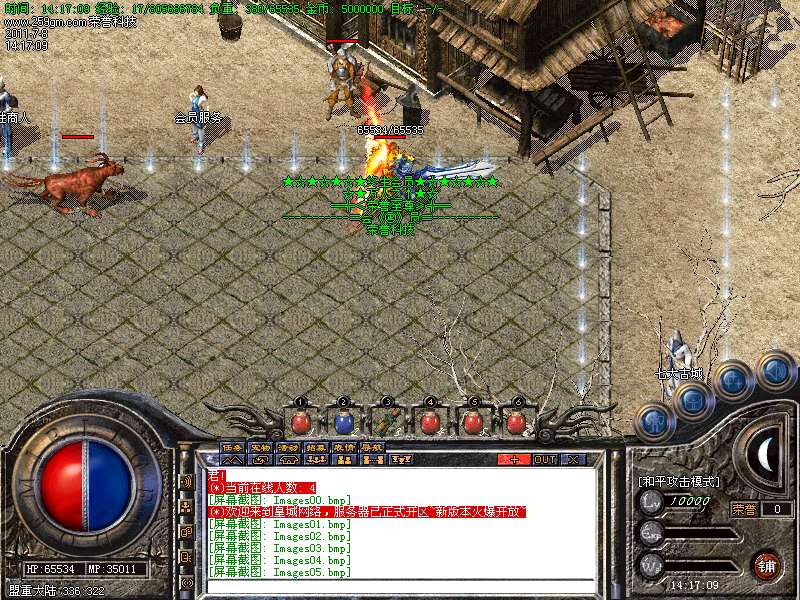Toggle the 和平攻击模式 attack mode label
The image size is (800, 600).
(679, 482)
